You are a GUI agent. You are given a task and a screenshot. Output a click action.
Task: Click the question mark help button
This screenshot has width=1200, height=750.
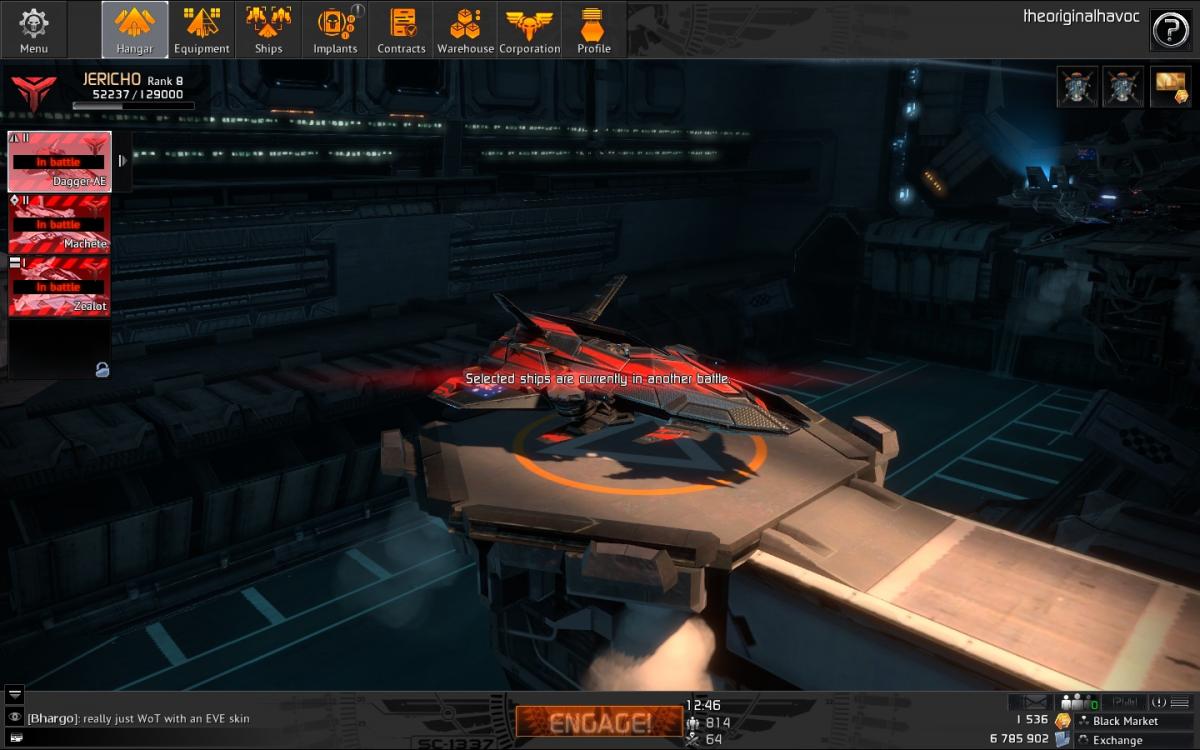tap(1170, 30)
